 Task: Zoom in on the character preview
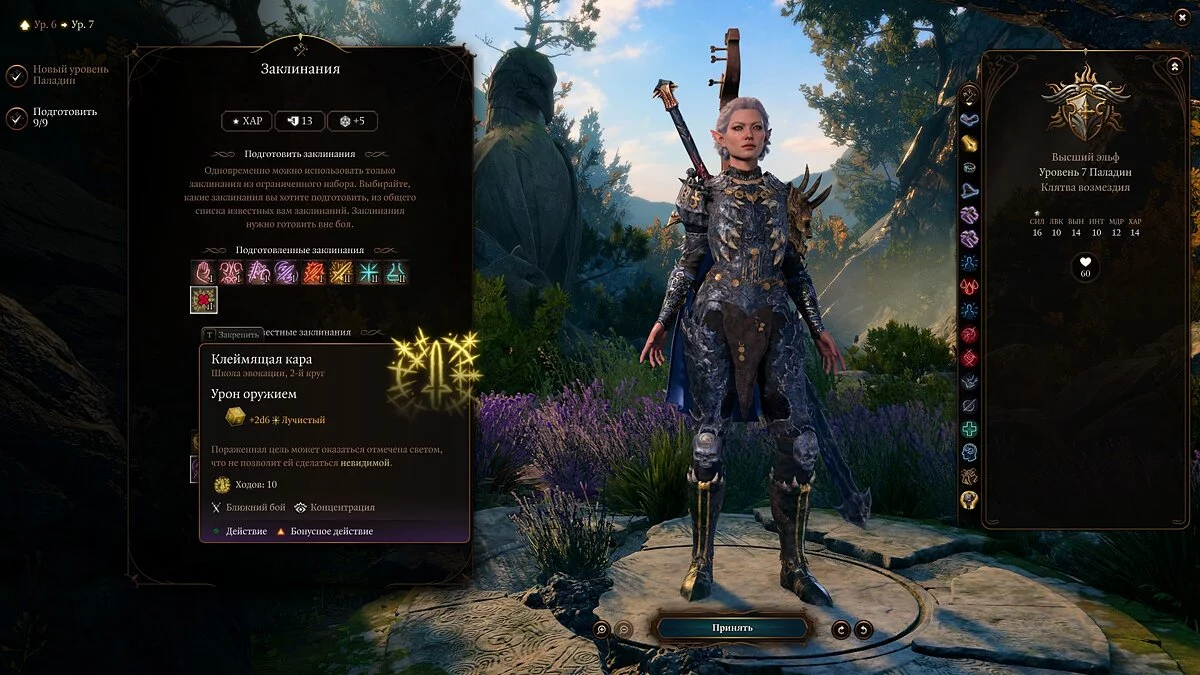601,629
